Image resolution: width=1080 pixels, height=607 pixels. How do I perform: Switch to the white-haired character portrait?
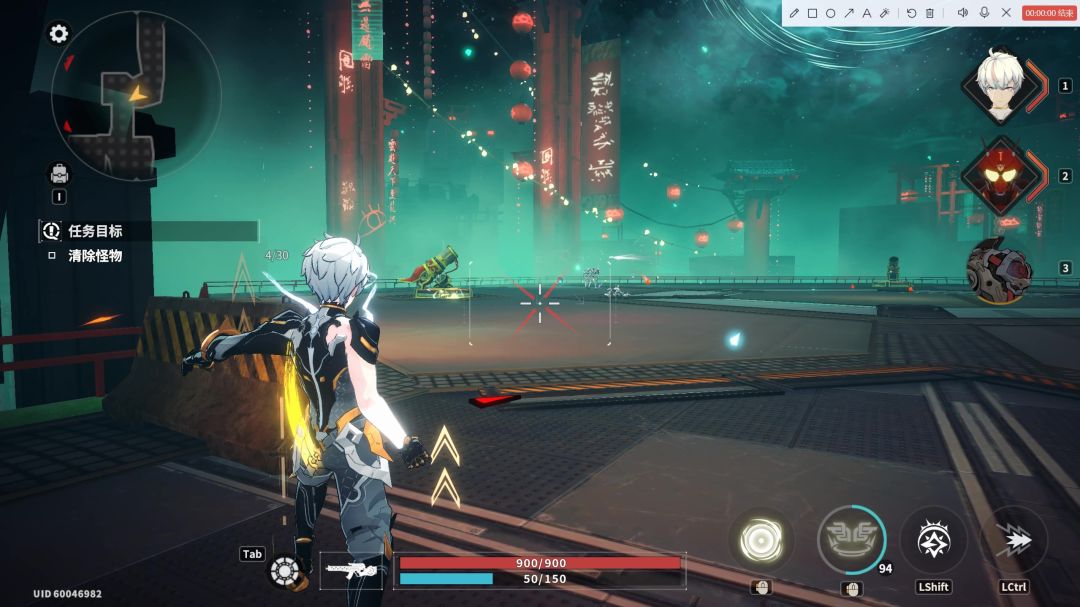tap(1003, 85)
